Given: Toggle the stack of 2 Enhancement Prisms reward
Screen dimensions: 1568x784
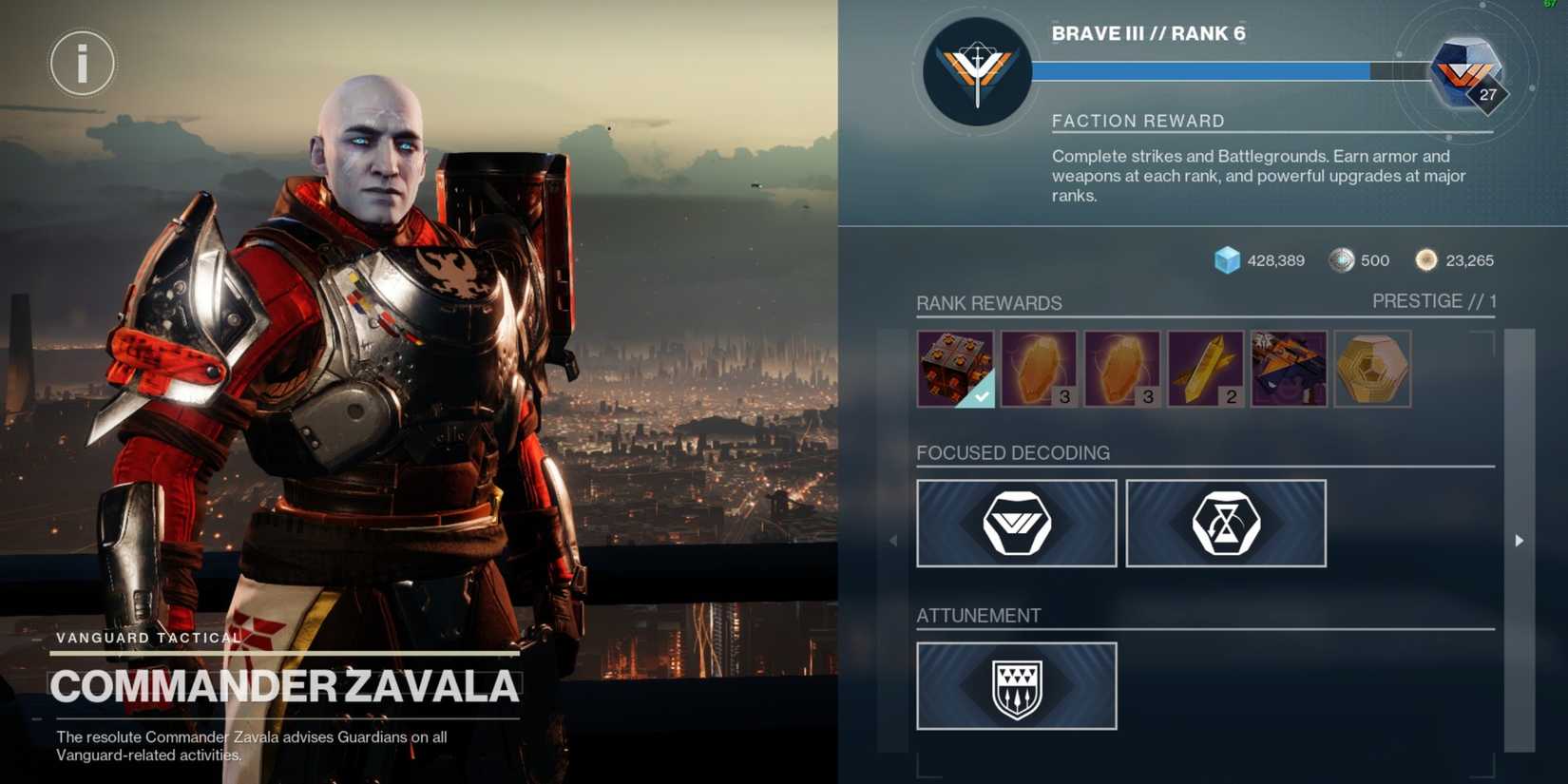Looking at the screenshot, I should coord(1205,369).
